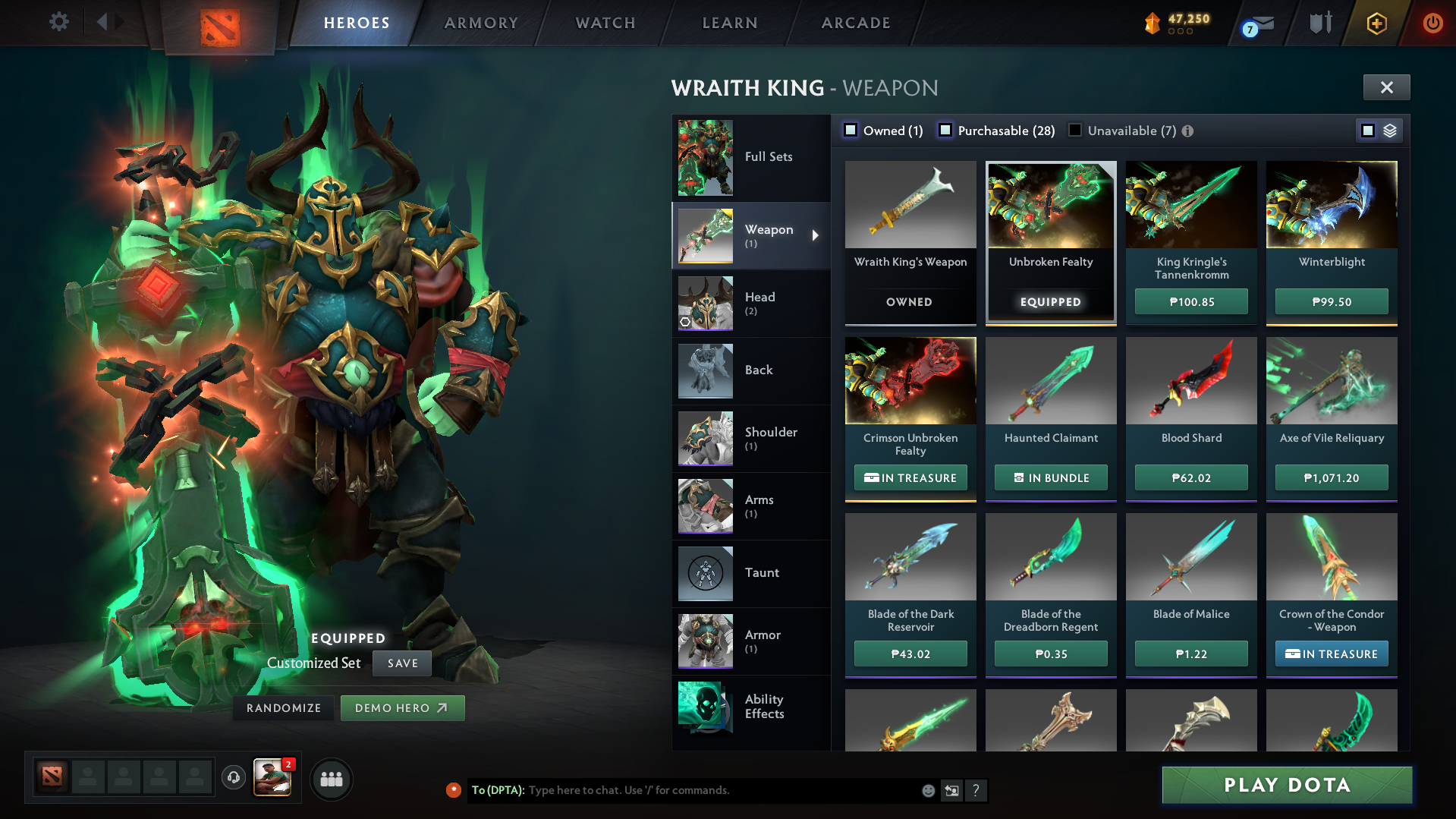Open the settings gear icon
1456x819 pixels.
[x=59, y=22]
